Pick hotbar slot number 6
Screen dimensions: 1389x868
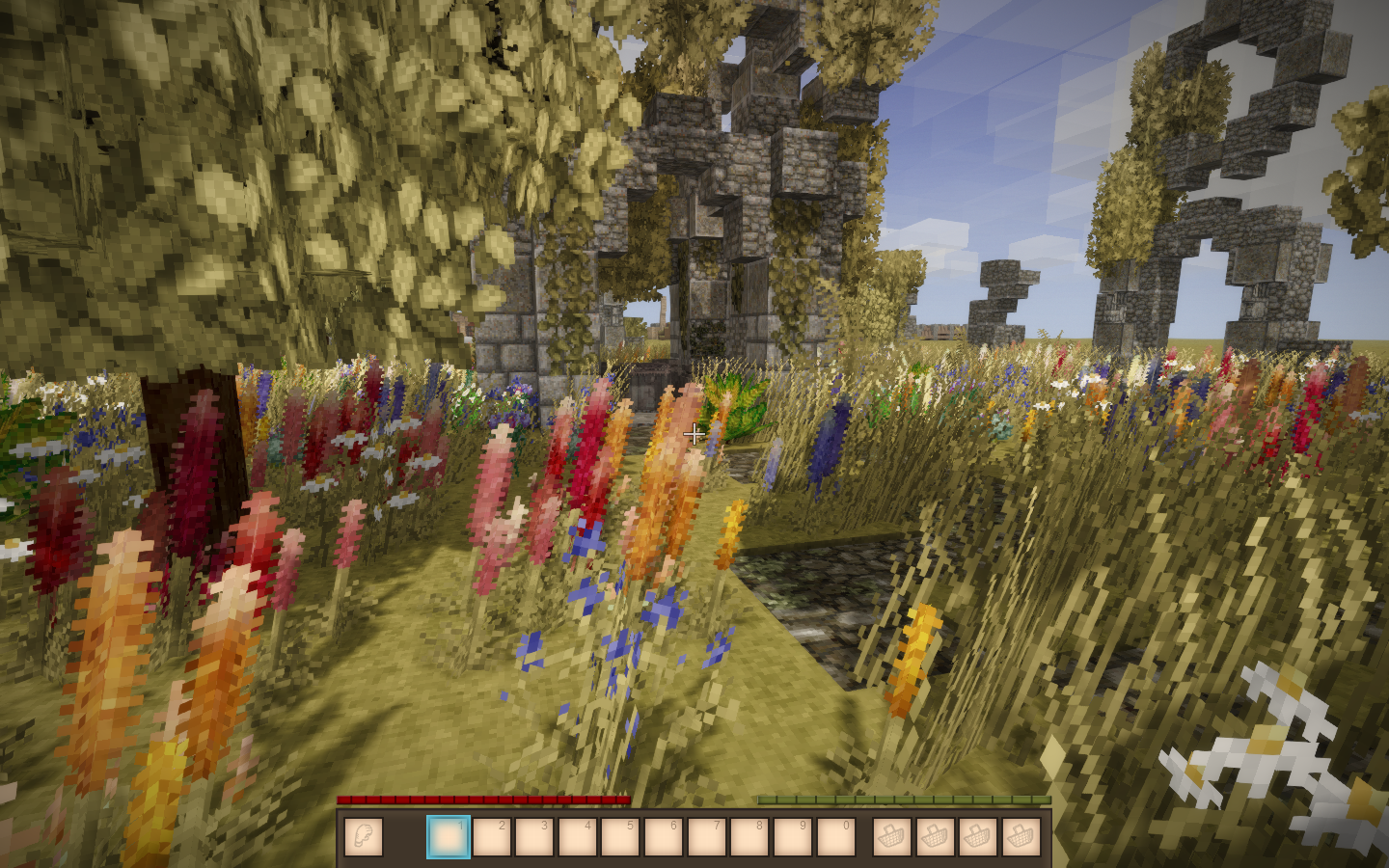click(x=663, y=837)
